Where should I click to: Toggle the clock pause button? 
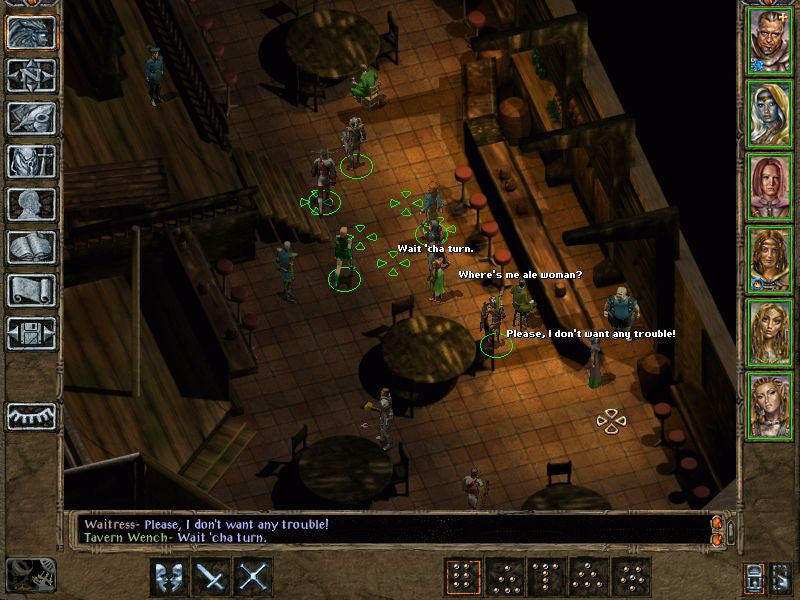click(30, 576)
